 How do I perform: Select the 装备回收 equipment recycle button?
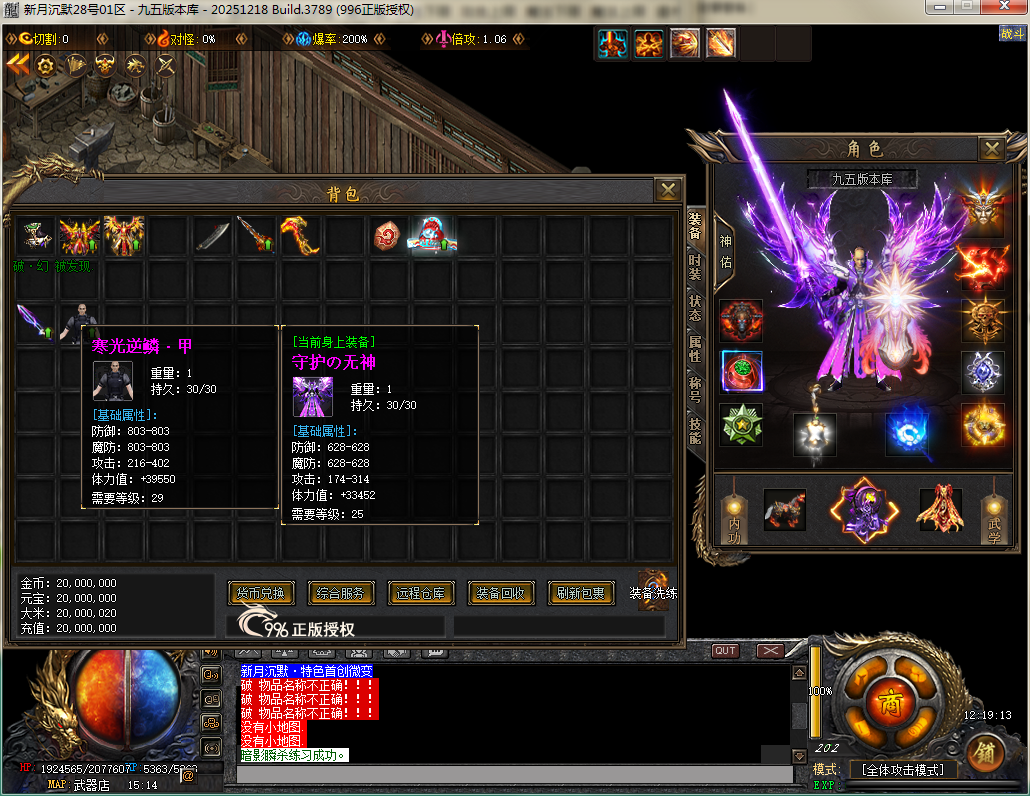pos(501,593)
